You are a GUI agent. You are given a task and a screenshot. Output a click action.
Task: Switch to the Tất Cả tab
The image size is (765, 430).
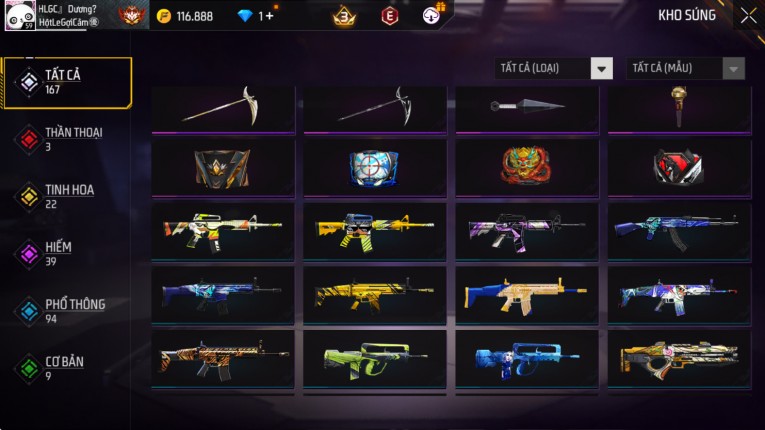click(x=67, y=82)
